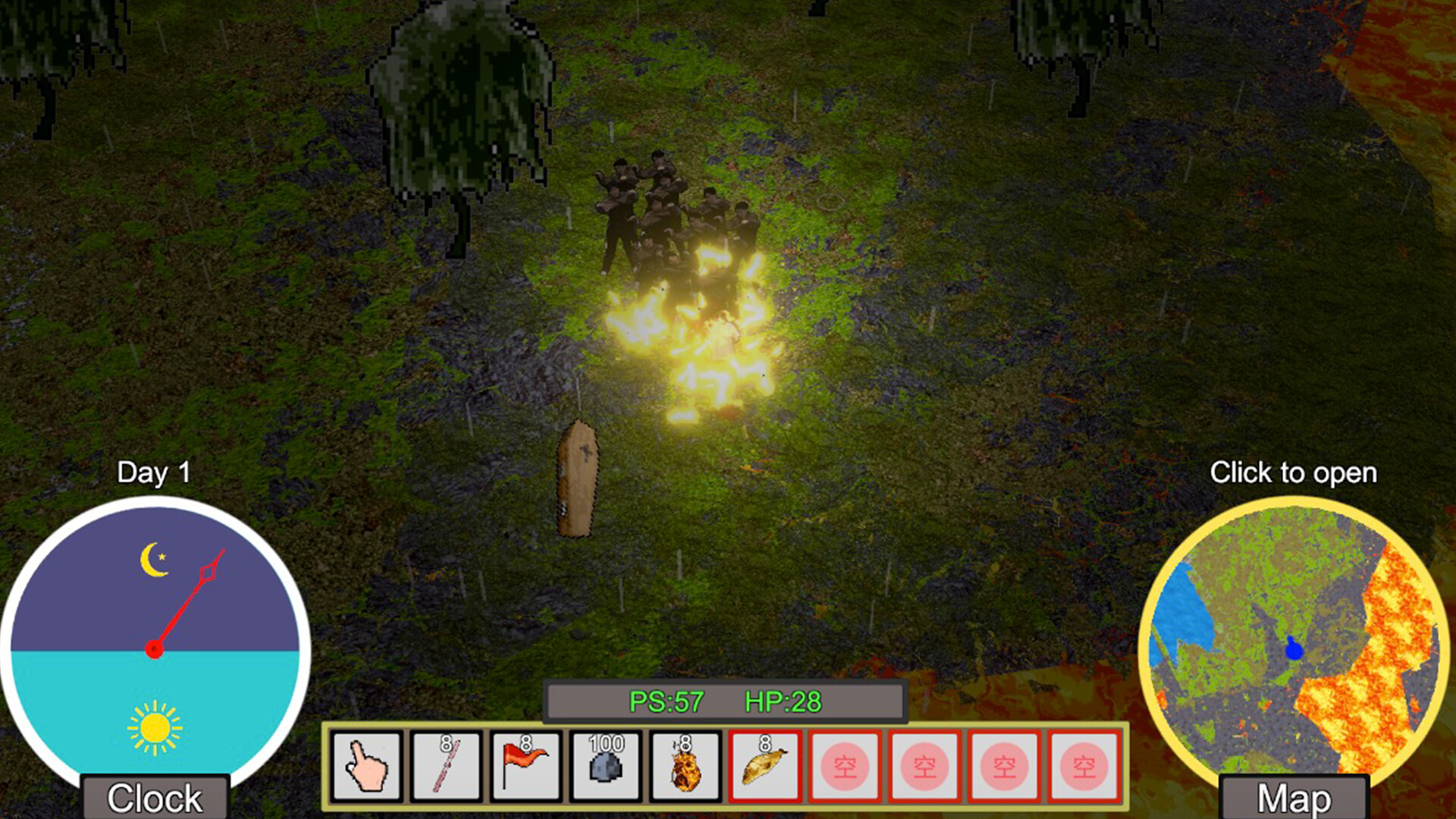The height and width of the screenshot is (819, 1456).
Task: Select the red flag item in the hotbar
Action: click(x=527, y=766)
